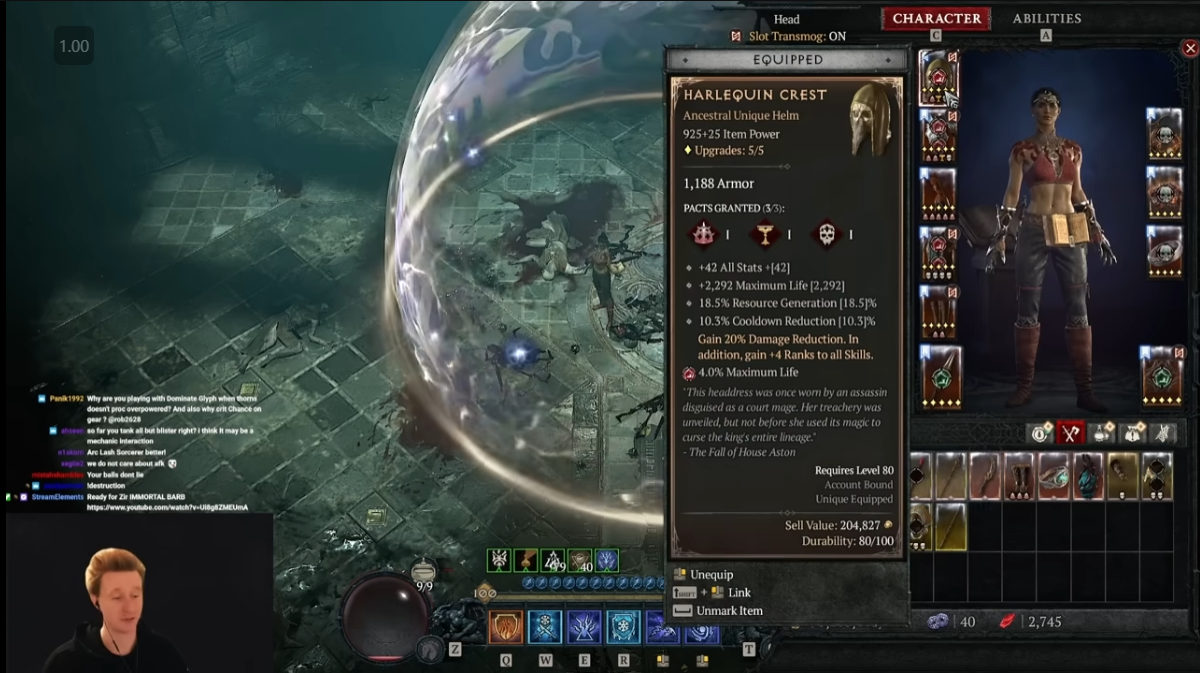Activate the ice shield skill bound to R
Image resolution: width=1200 pixels, height=673 pixels.
623,627
